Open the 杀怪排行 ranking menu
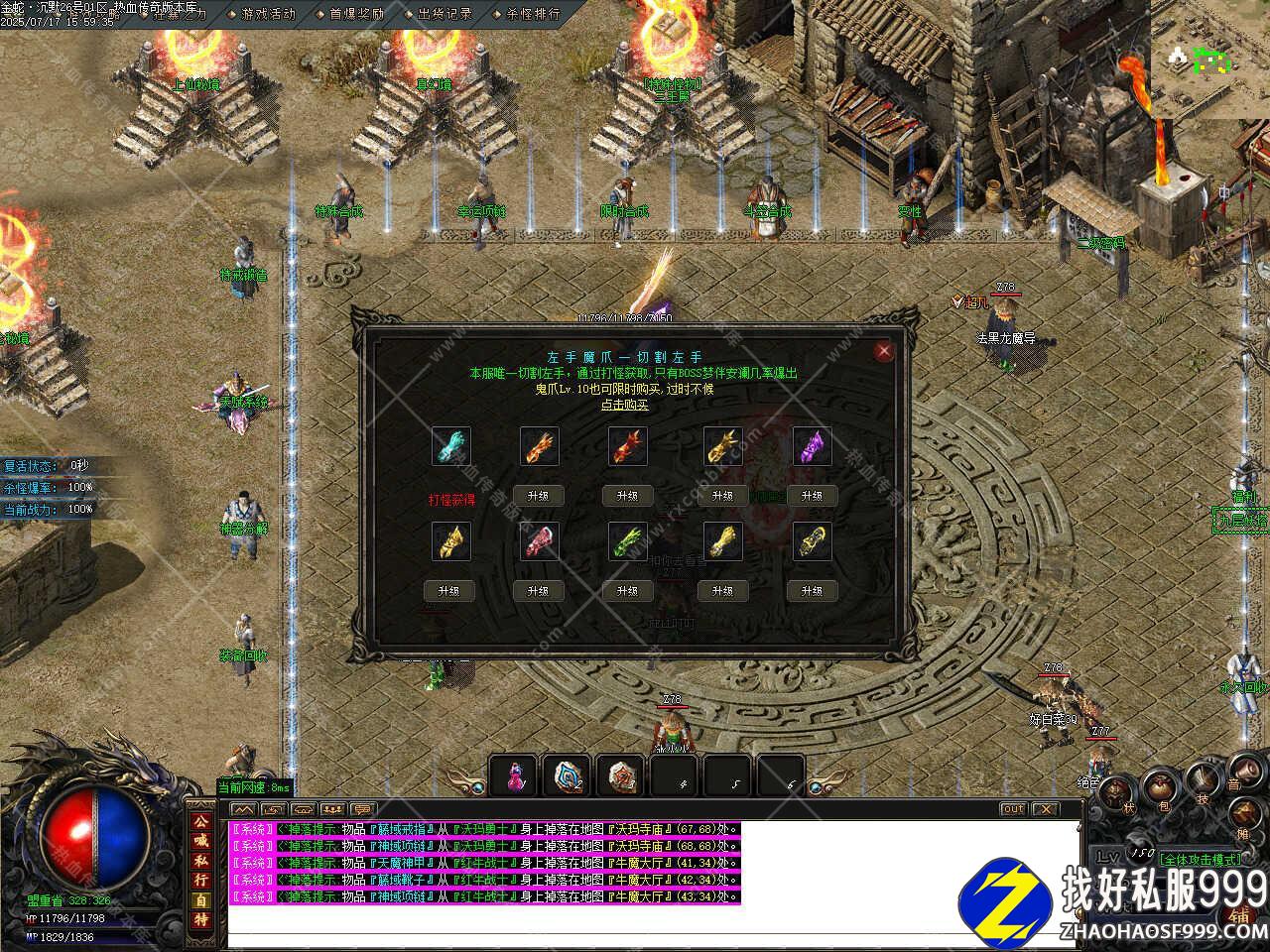 click(x=526, y=14)
